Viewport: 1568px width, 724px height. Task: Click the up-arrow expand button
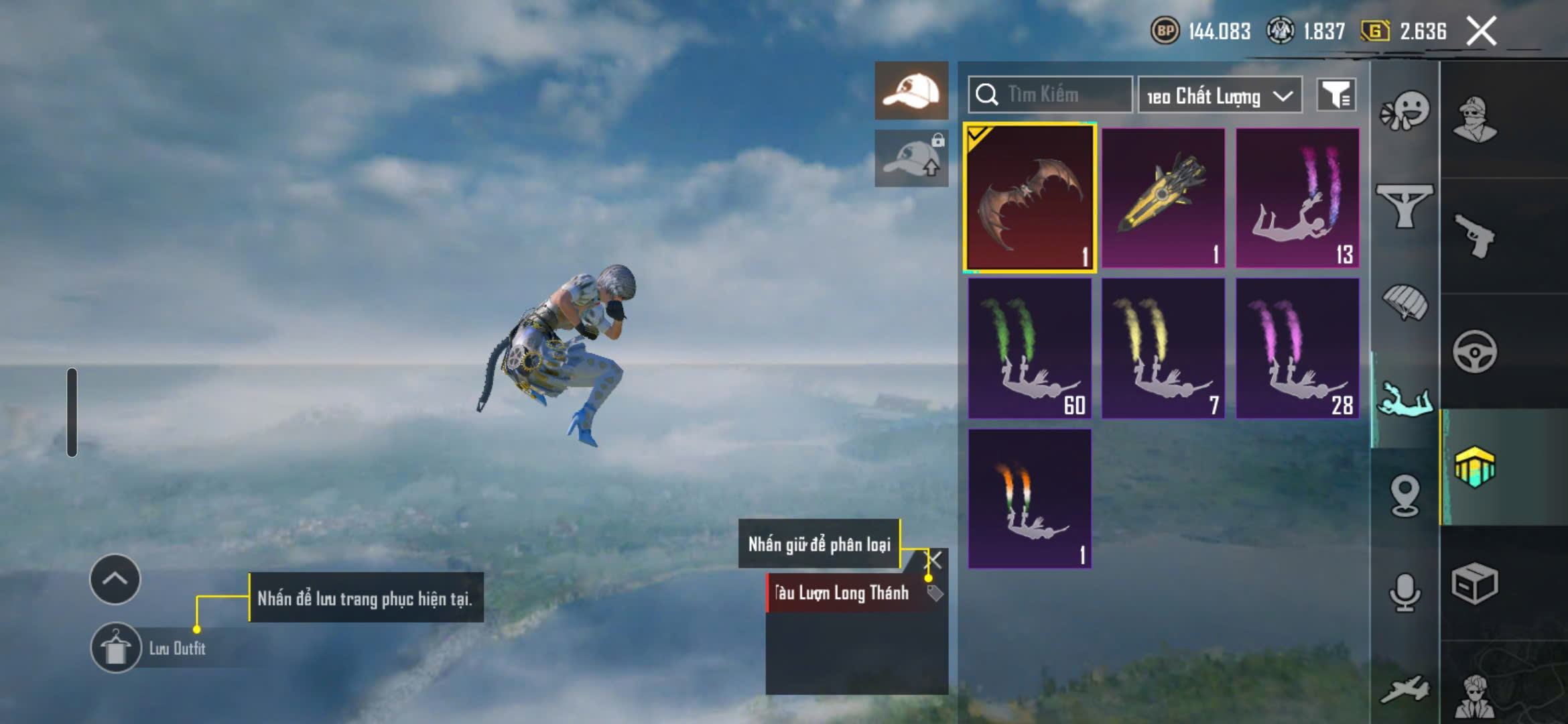(115, 579)
